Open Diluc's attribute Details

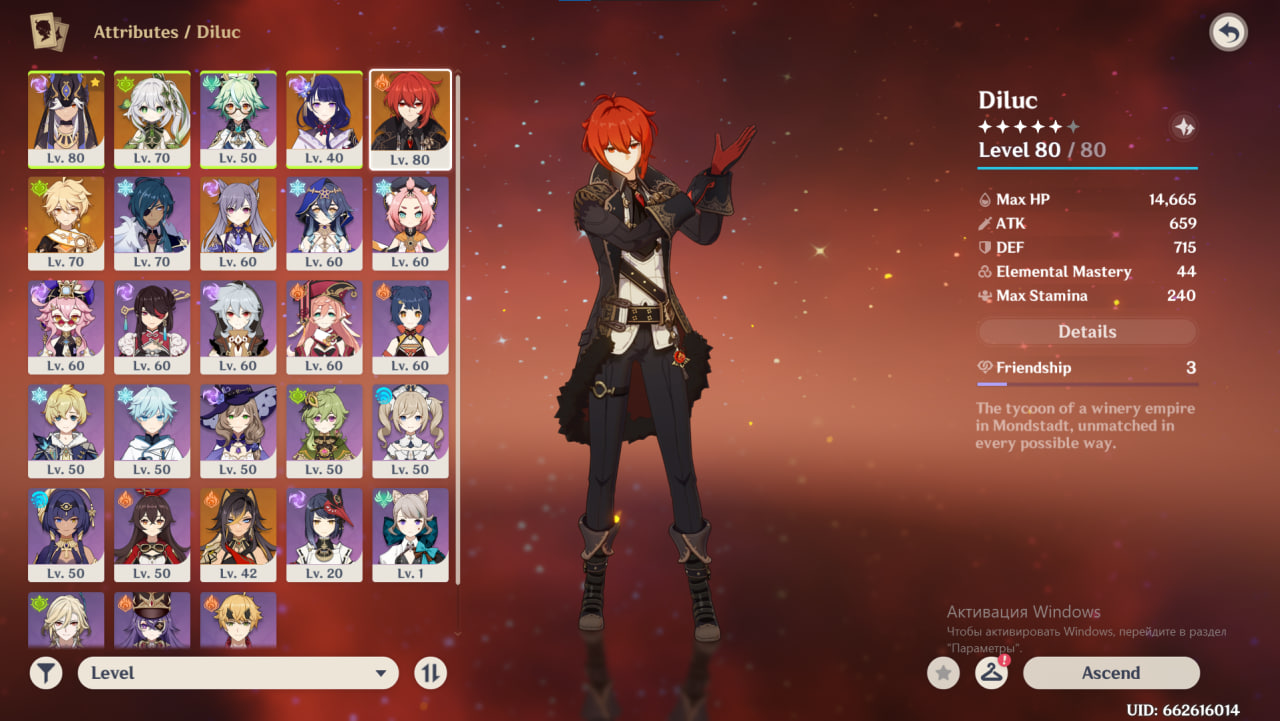pyautogui.click(x=1086, y=332)
